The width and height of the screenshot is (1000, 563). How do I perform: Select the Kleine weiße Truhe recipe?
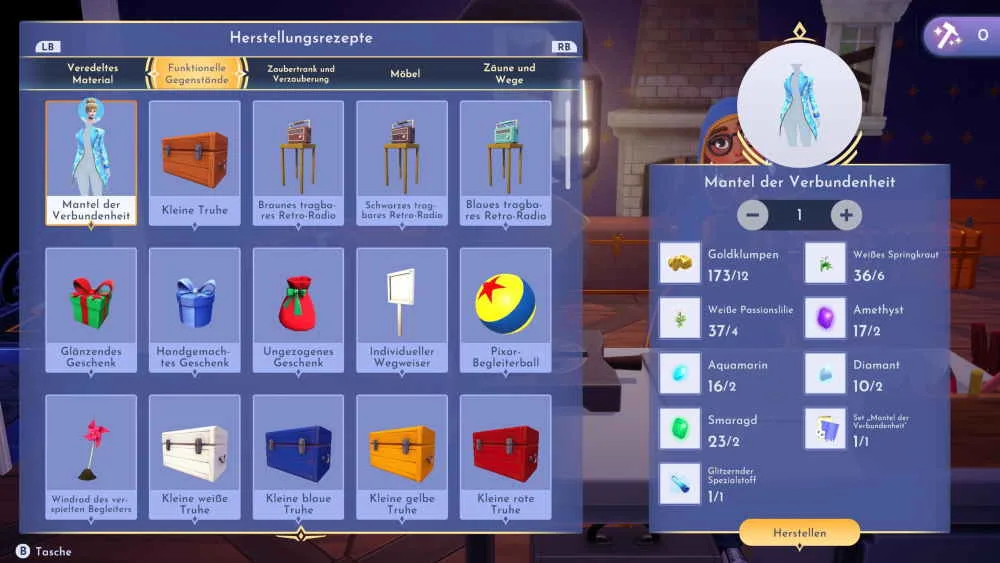[195, 457]
